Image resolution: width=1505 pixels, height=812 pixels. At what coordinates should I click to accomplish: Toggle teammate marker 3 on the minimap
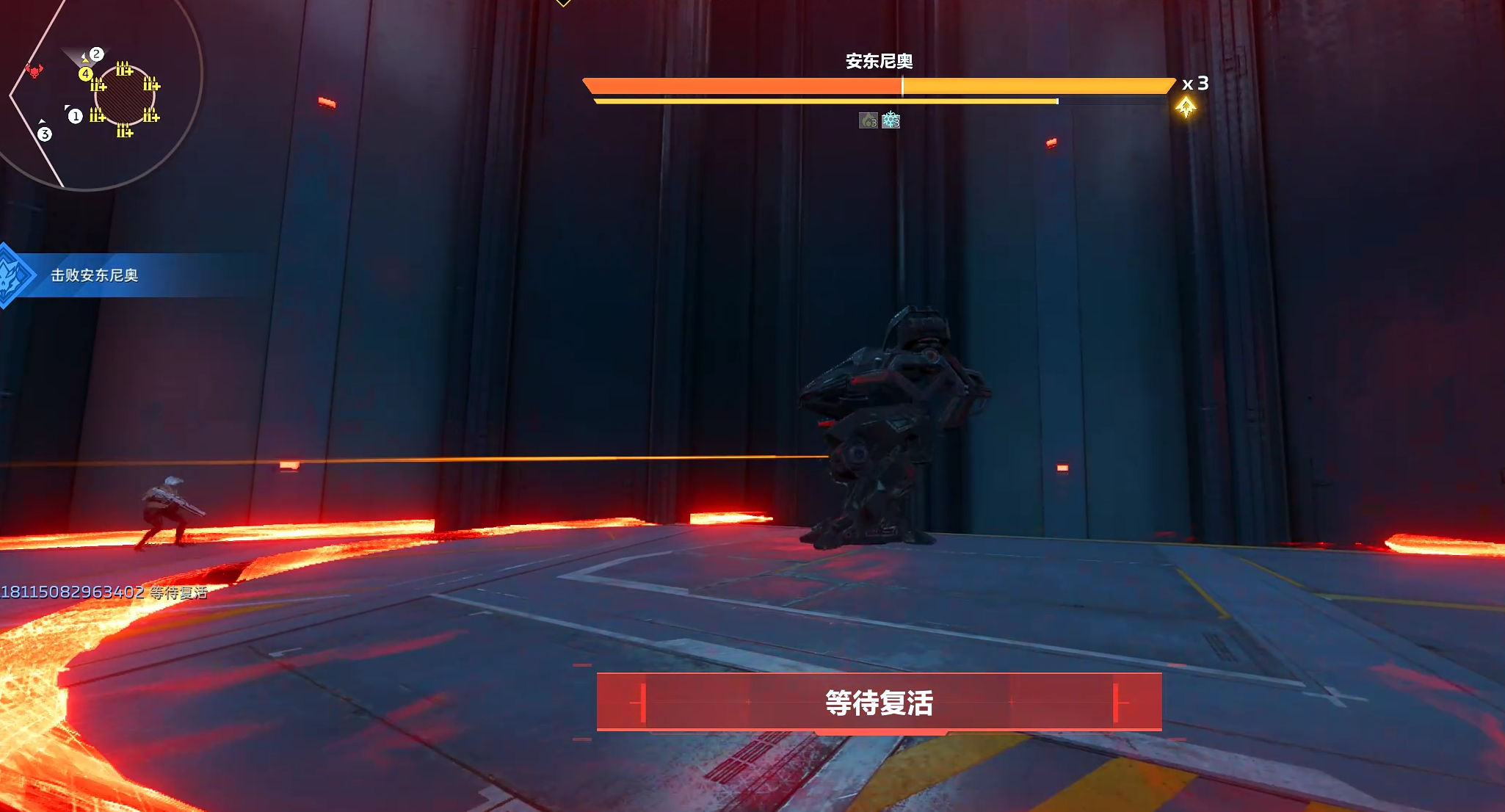tap(45, 133)
